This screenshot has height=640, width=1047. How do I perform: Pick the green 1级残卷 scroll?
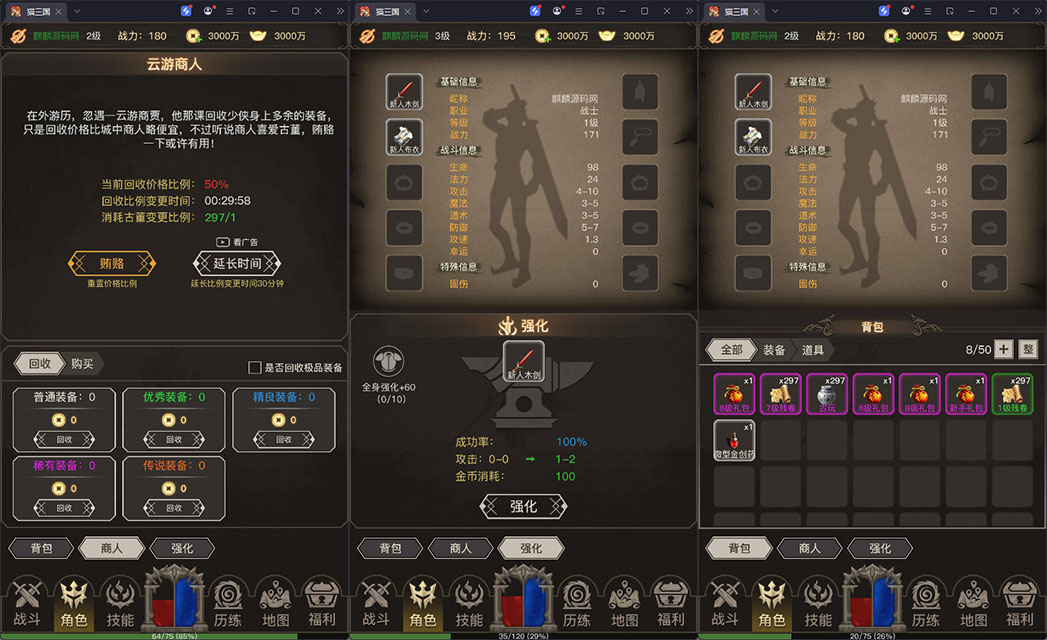click(x=1012, y=394)
